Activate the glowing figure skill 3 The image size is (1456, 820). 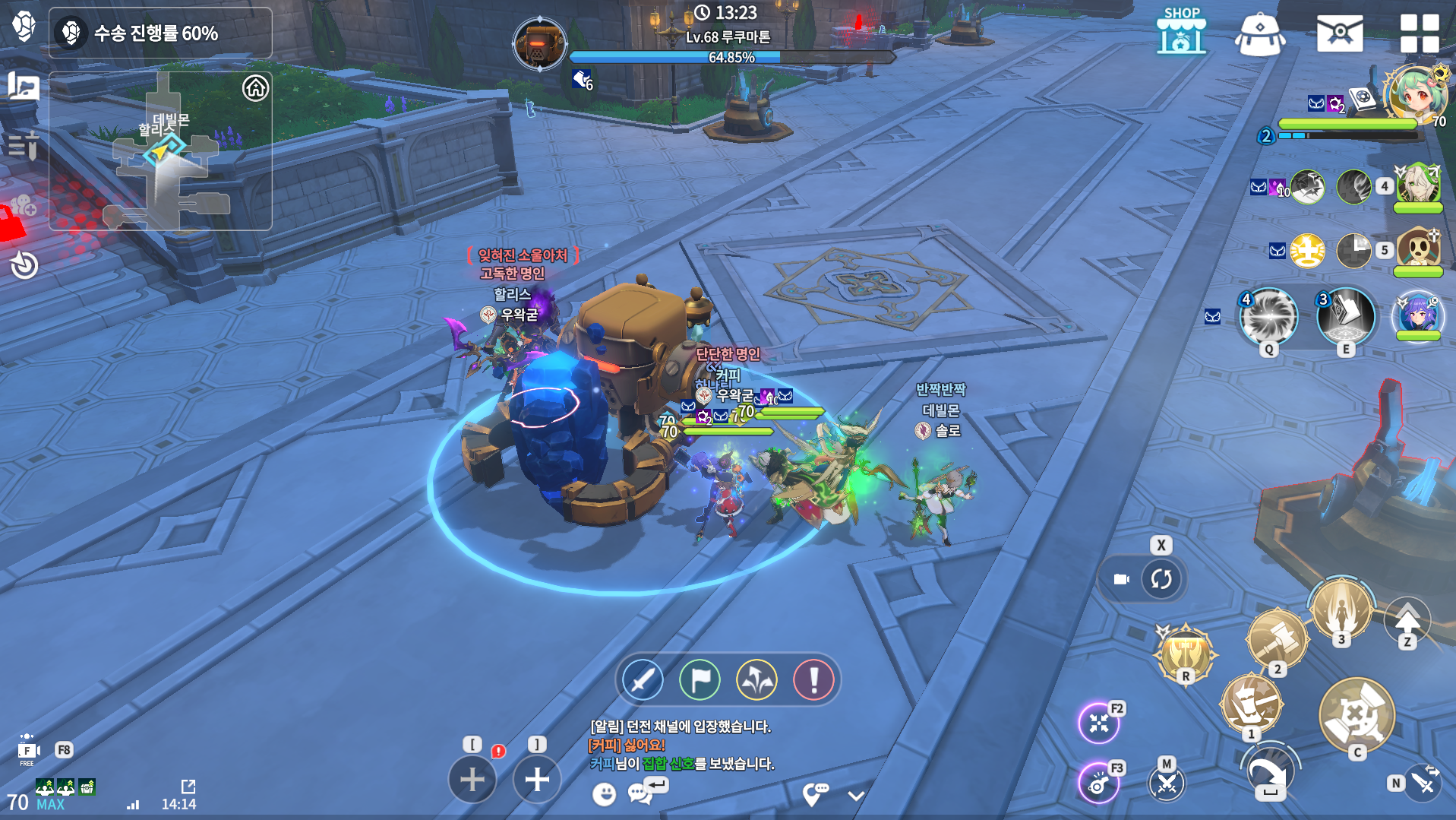[x=1341, y=609]
